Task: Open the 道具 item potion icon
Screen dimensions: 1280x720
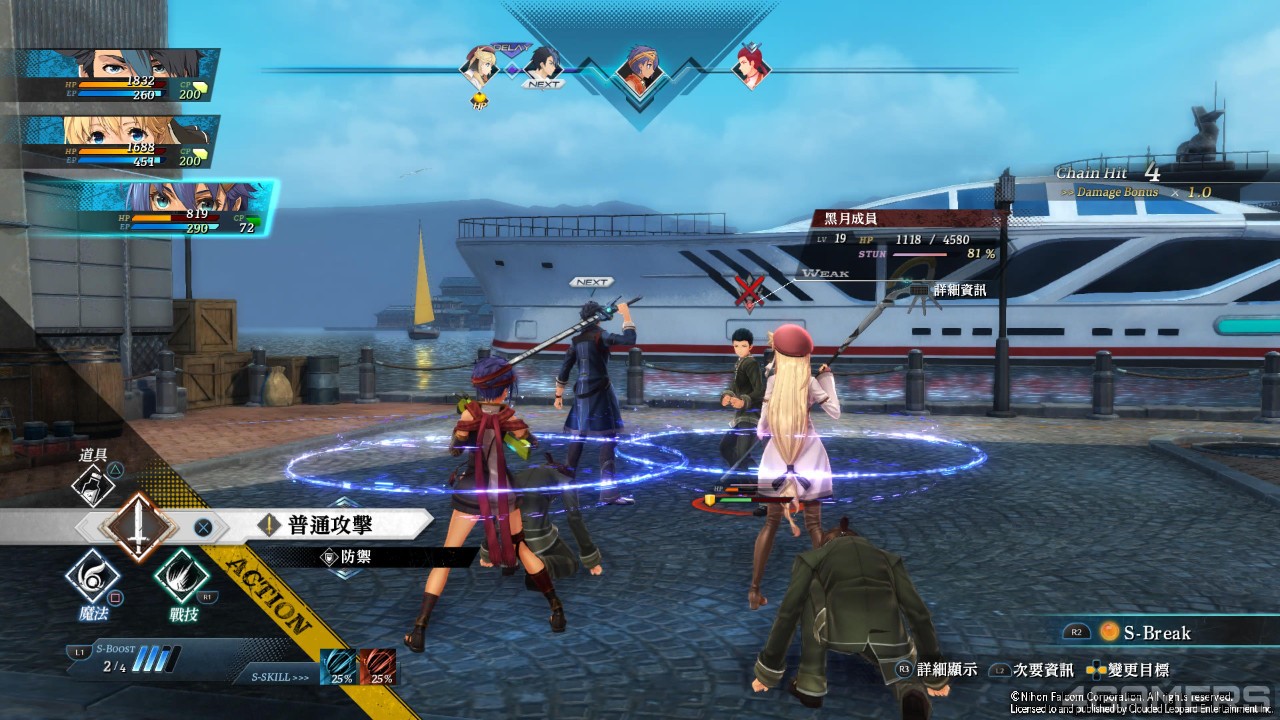Action: click(x=93, y=485)
